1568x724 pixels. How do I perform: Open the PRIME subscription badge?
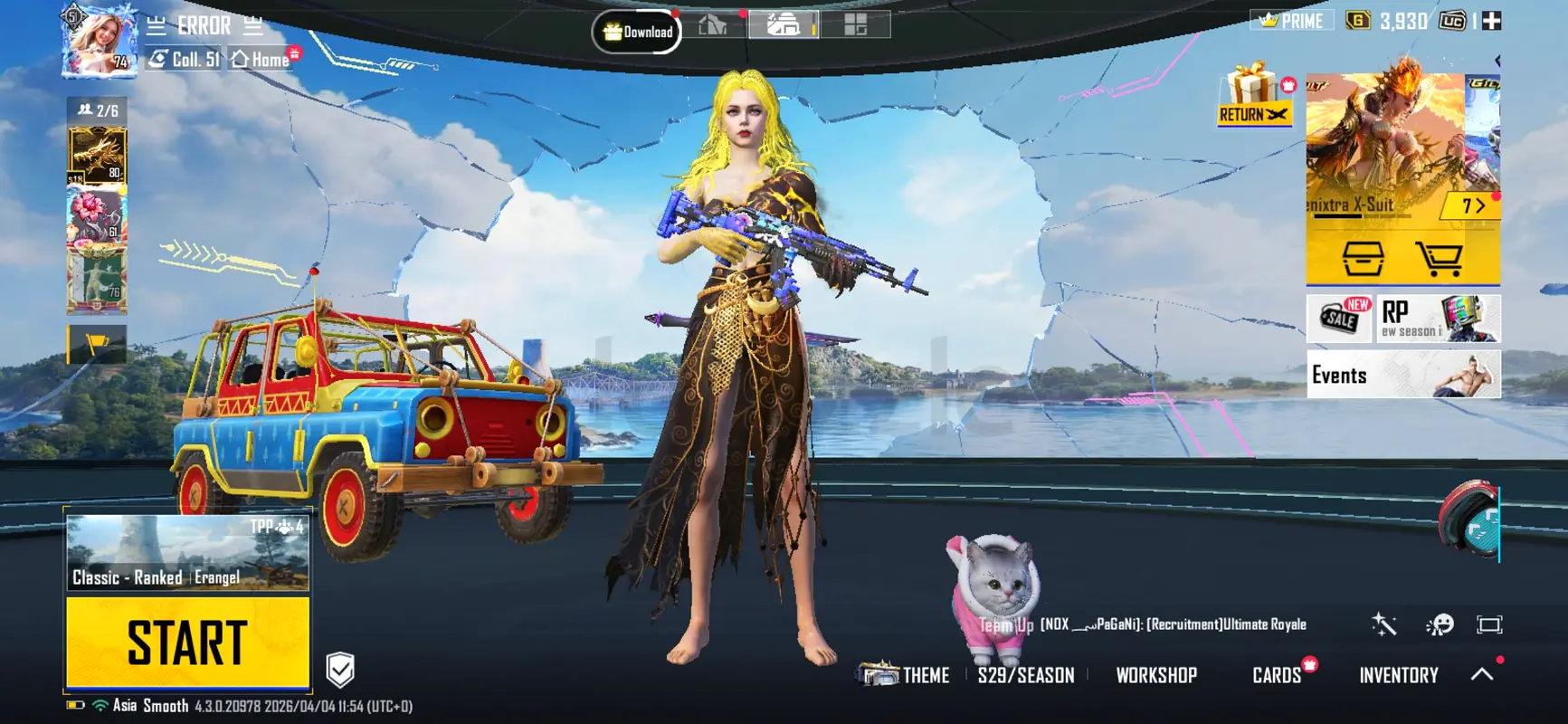(x=1292, y=21)
